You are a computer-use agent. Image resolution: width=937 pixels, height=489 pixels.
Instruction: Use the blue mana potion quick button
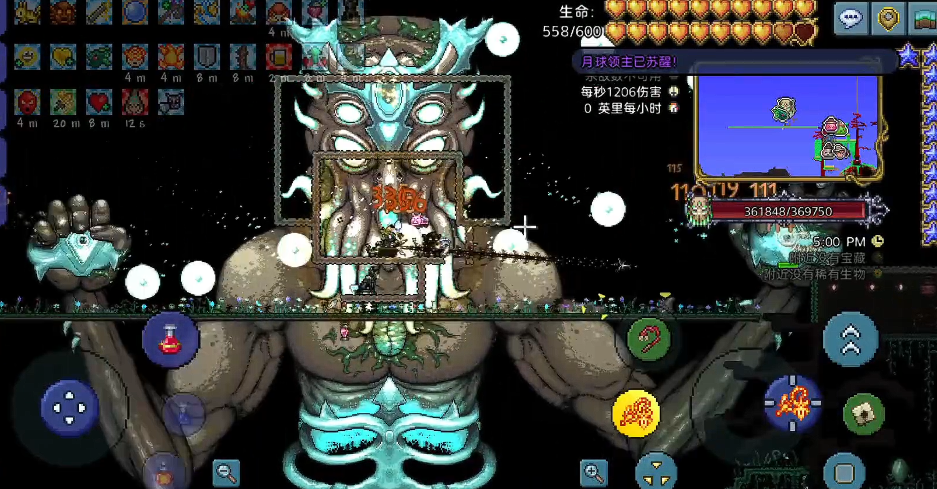click(x=183, y=412)
